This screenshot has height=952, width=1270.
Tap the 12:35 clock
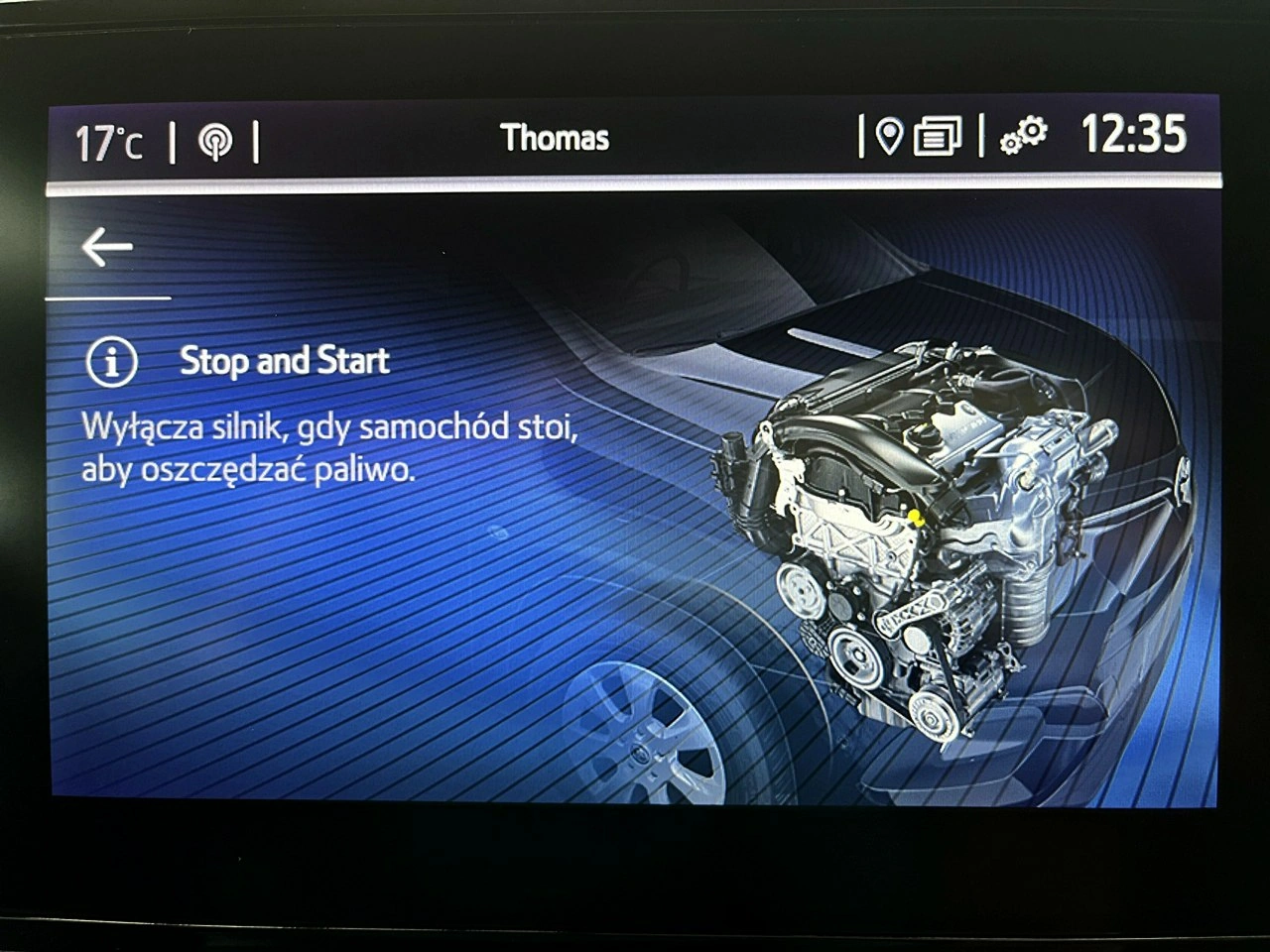(x=1133, y=134)
